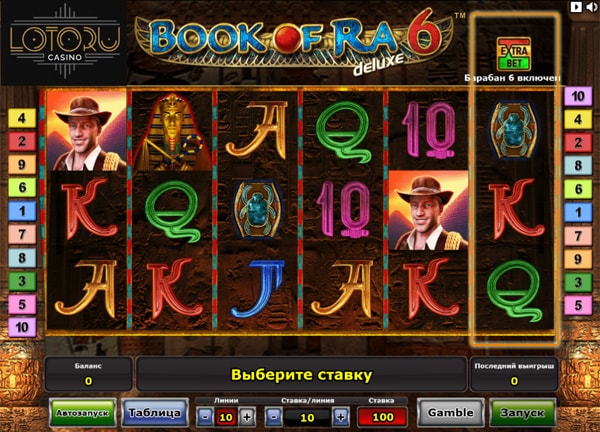
Task: Show the Таблица paytable
Action: click(x=154, y=412)
